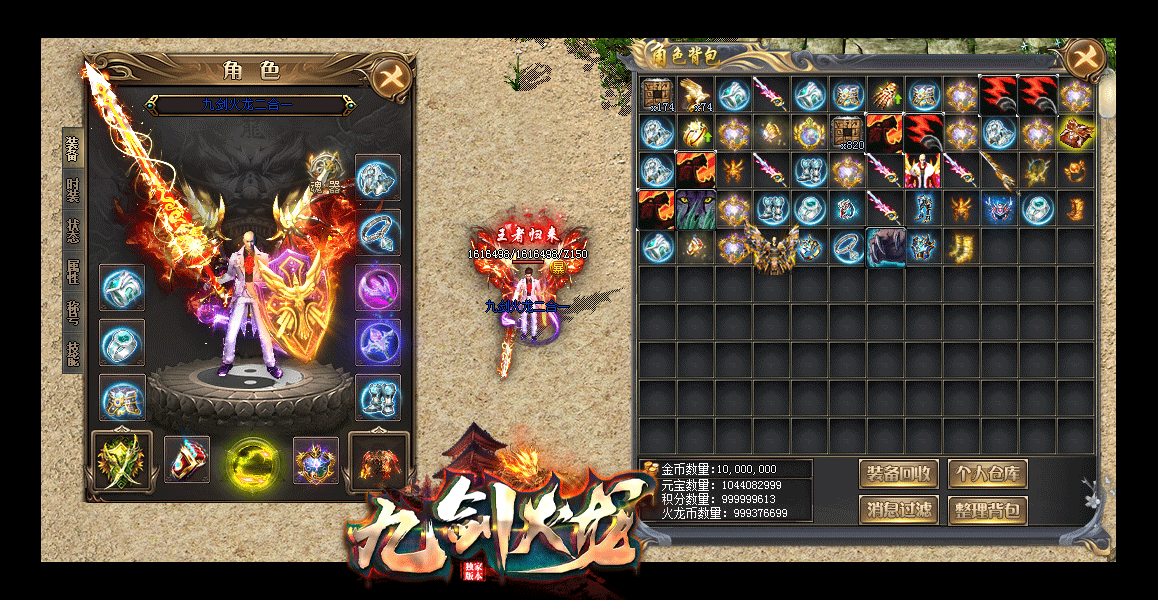Image resolution: width=1158 pixels, height=600 pixels.
Task: Show the 属性 attributes tab
Action: click(x=72, y=273)
